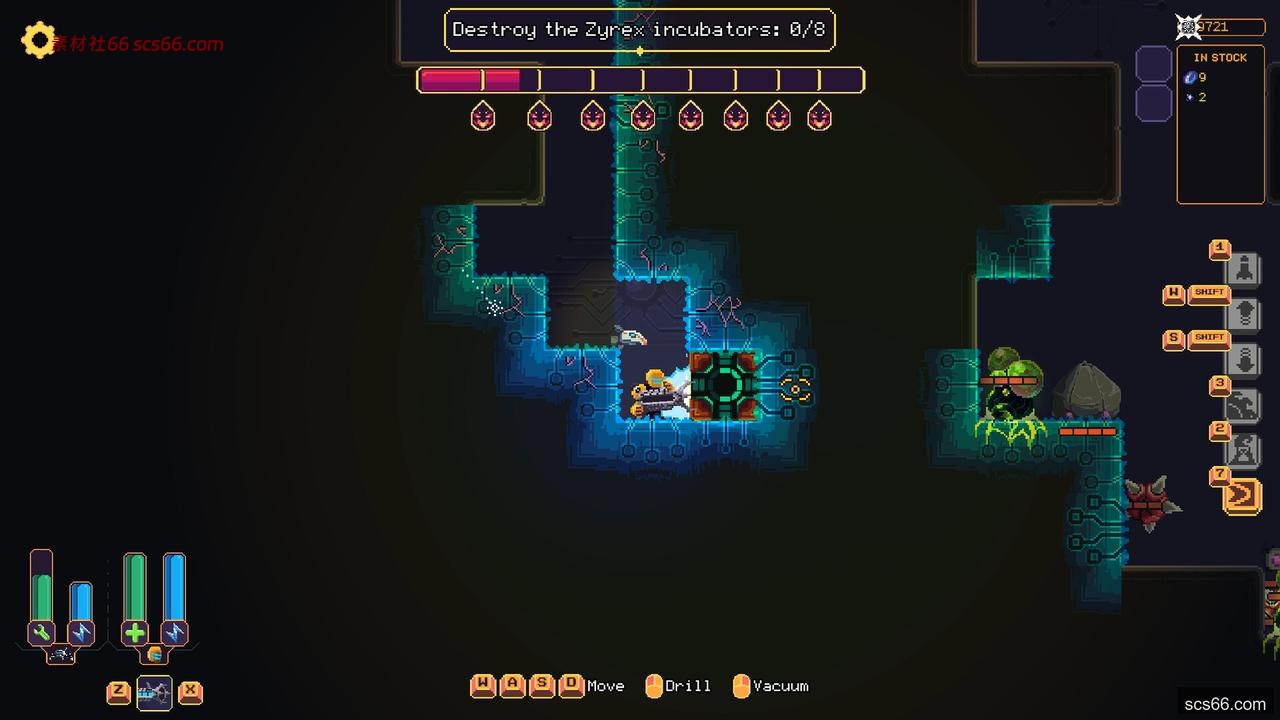Click the Zyrex incubators quest banner
This screenshot has height=720, width=1280.
(x=640, y=30)
